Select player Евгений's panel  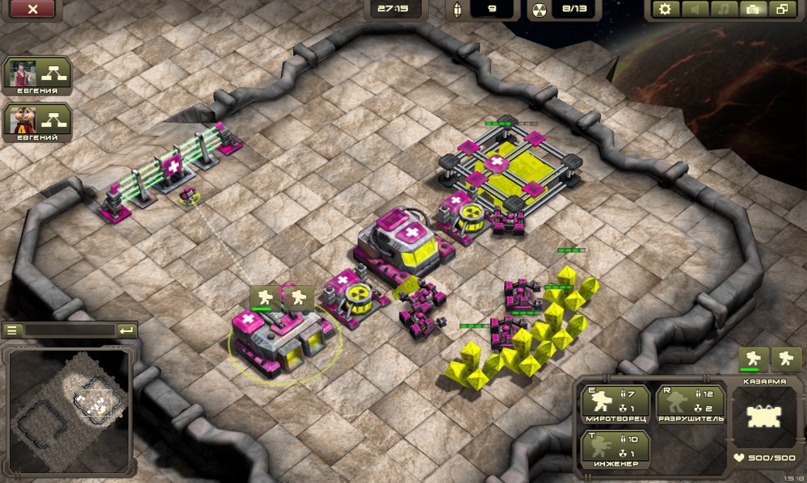click(37, 122)
